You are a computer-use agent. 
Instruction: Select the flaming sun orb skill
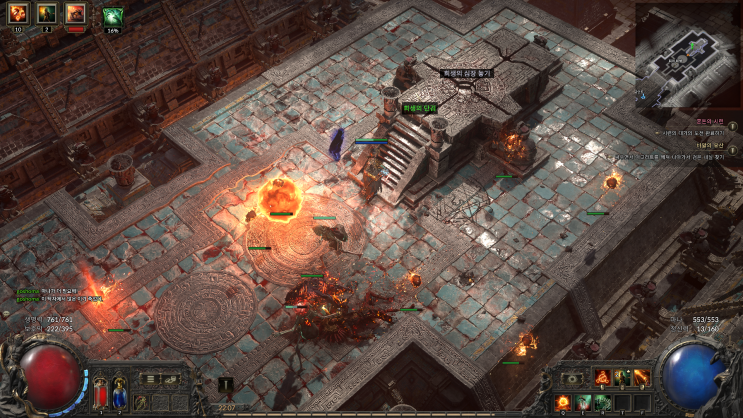click(x=564, y=401)
